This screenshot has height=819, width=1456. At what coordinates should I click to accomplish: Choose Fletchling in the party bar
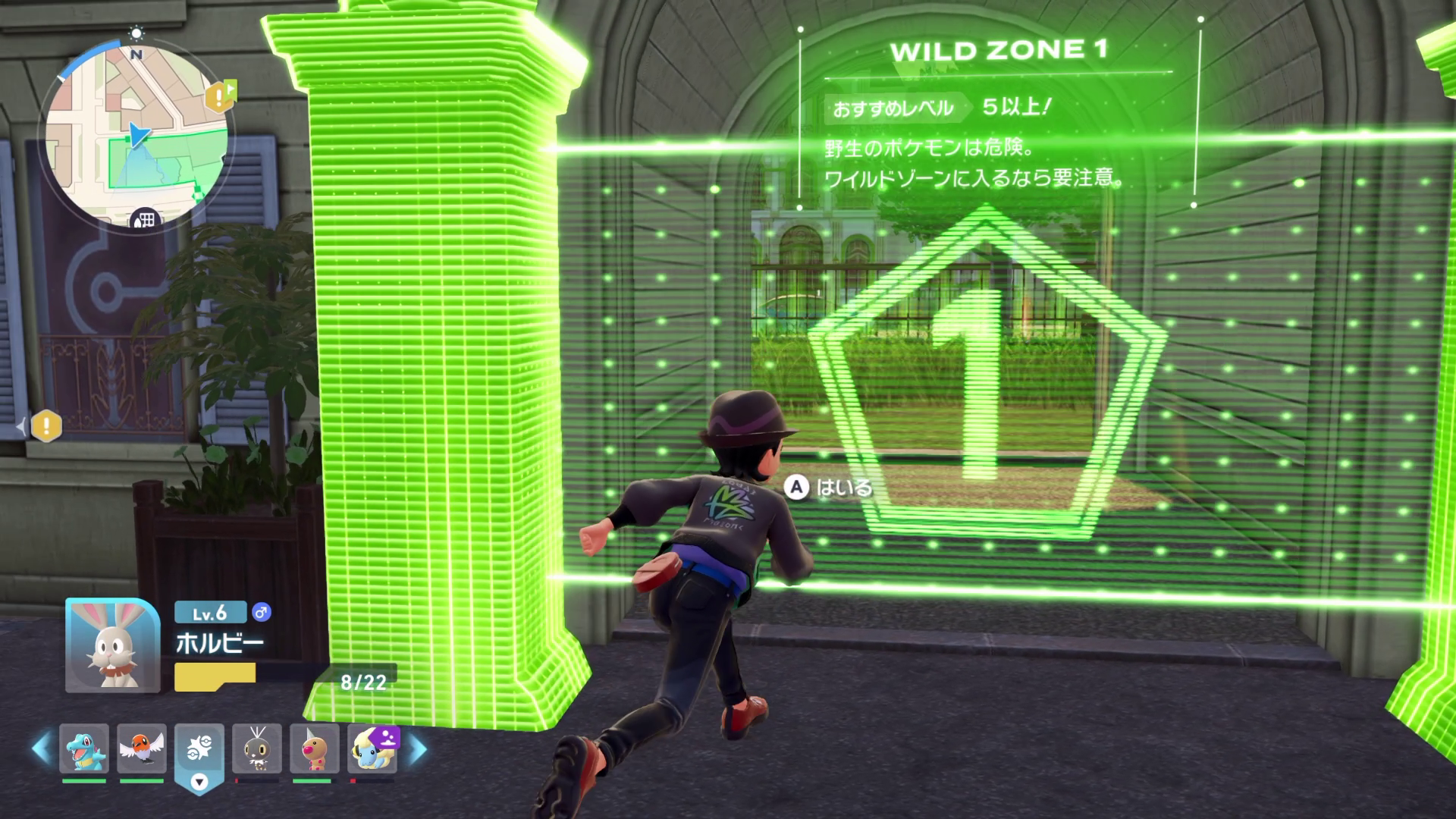(142, 748)
